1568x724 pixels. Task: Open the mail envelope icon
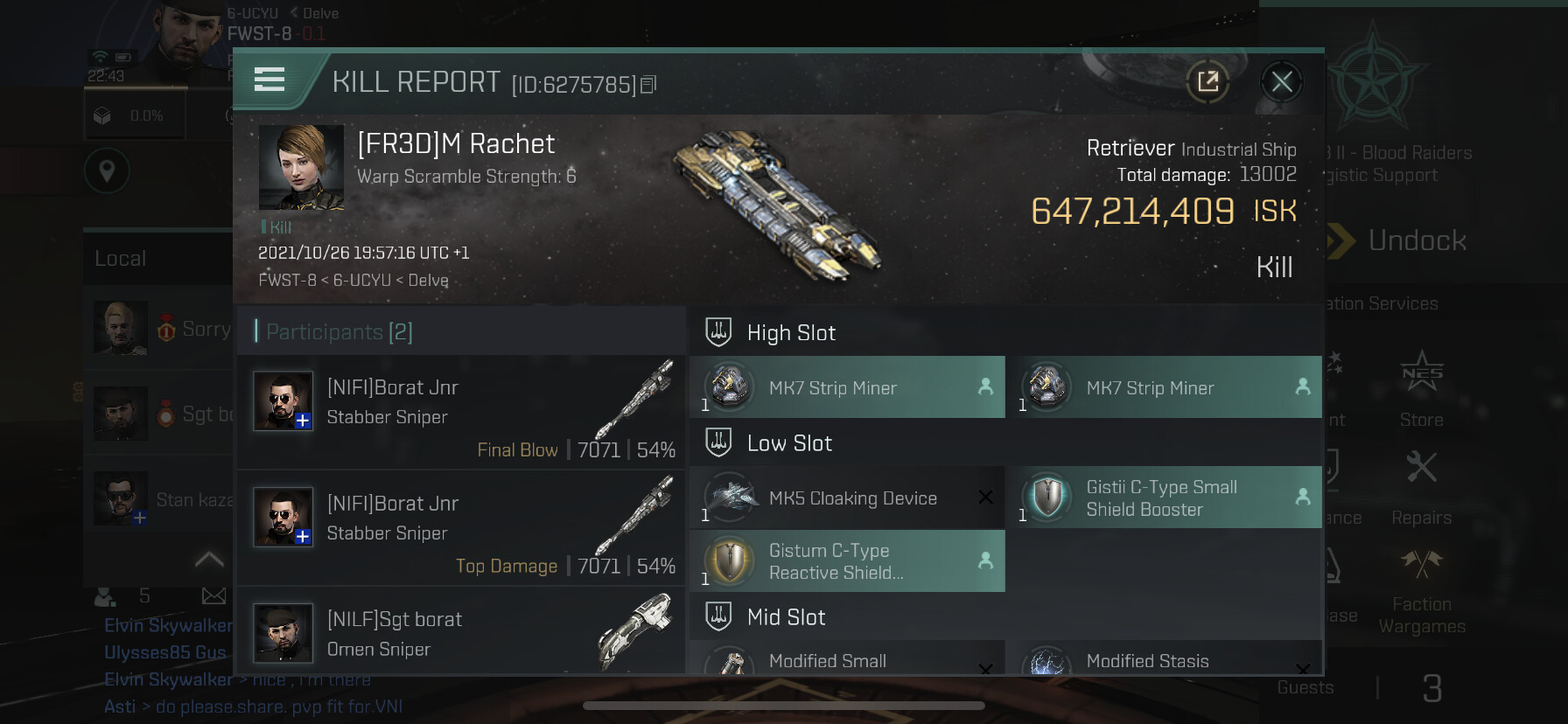(x=213, y=596)
